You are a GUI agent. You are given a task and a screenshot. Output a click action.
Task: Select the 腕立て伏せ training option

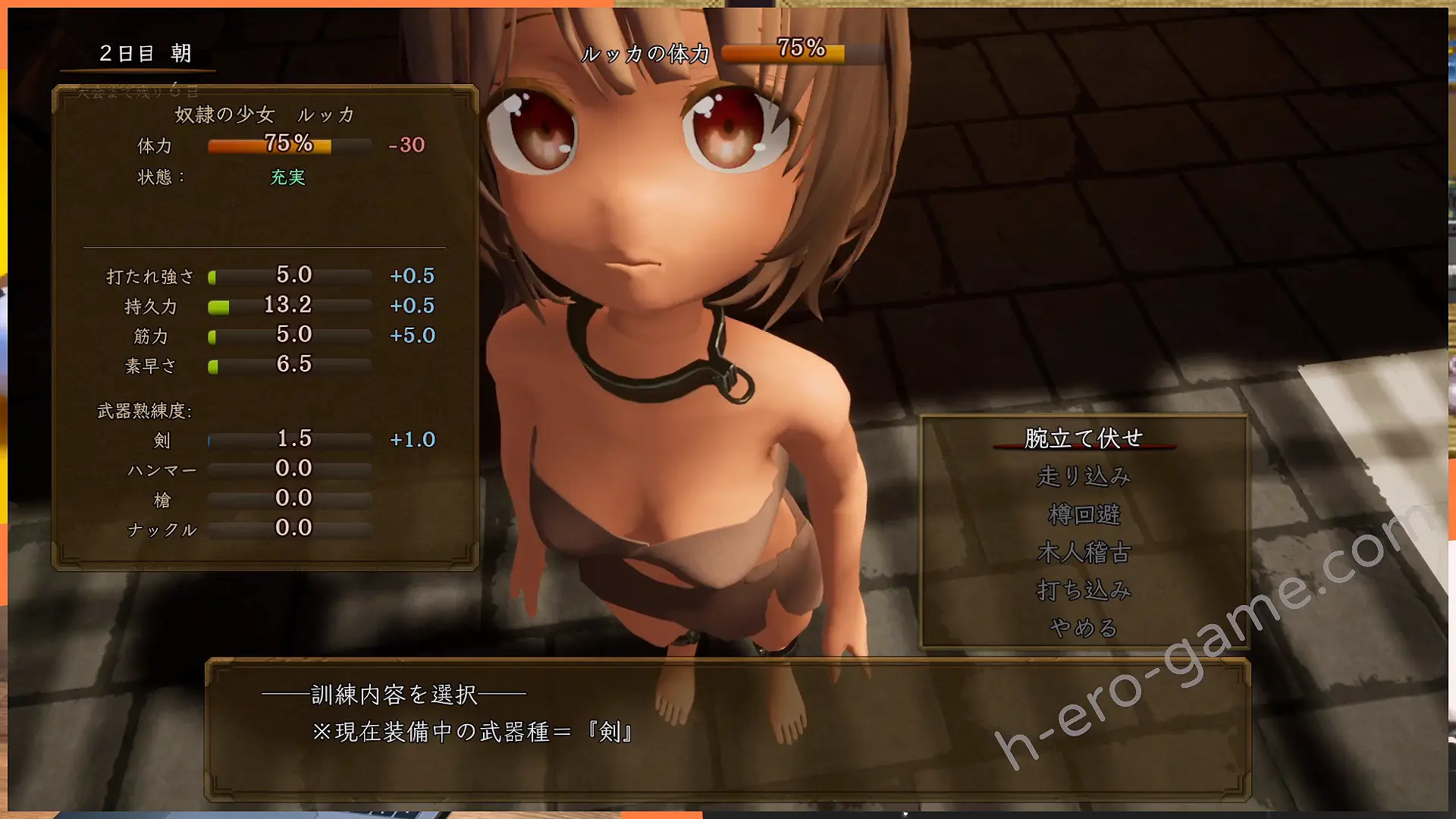pos(1084,438)
